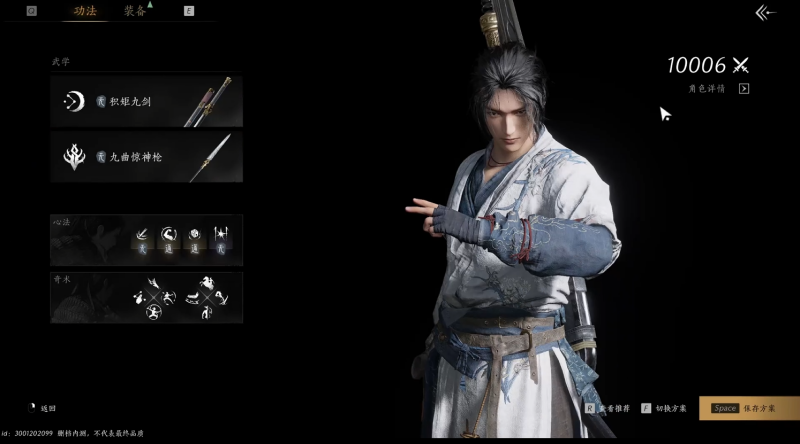The image size is (800, 444).
Task: Open the 装备 equipment tab
Action: coord(136,12)
